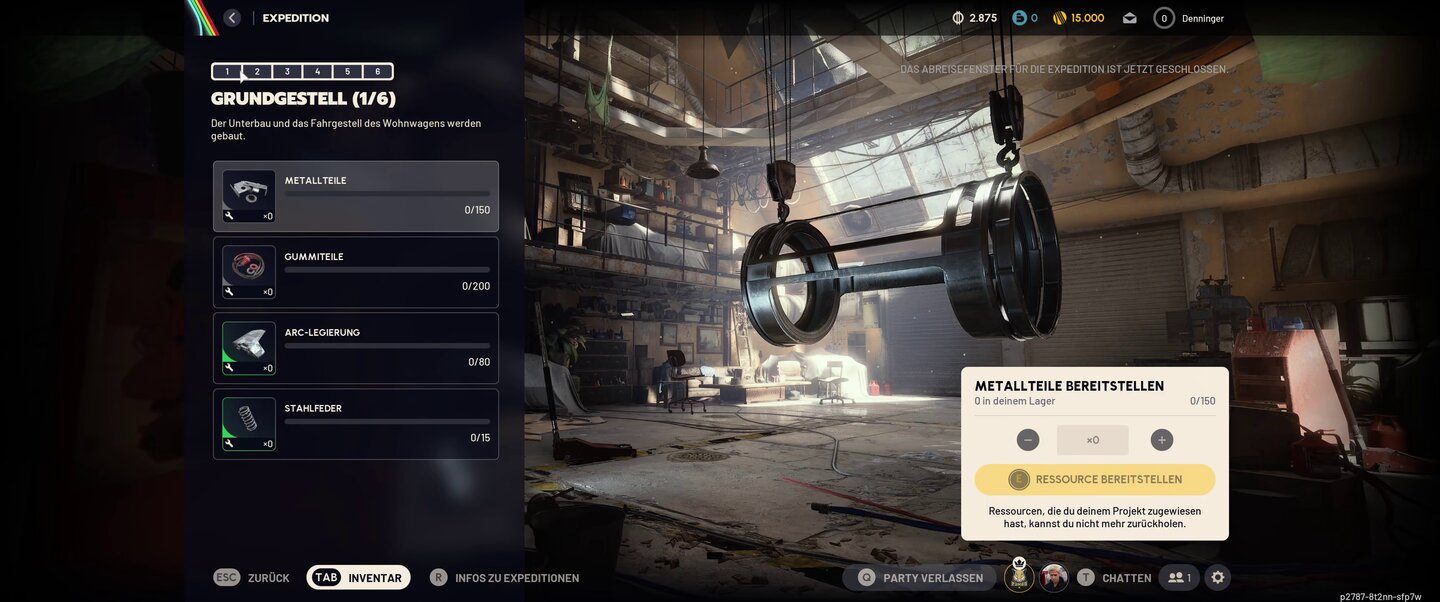
Task: Choose the Gummiteile resource row
Action: coord(356,272)
